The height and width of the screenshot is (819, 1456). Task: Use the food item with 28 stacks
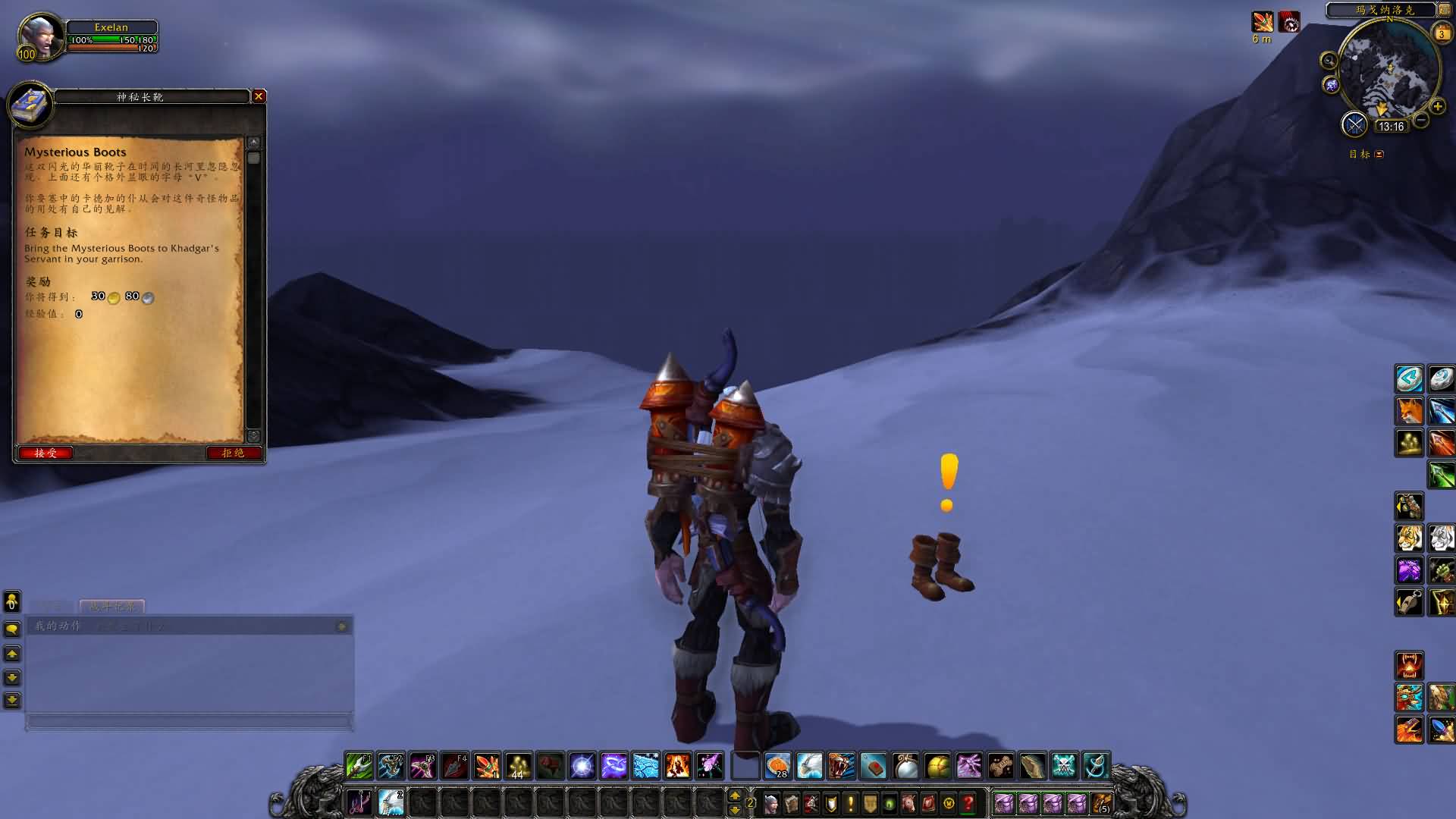[777, 766]
